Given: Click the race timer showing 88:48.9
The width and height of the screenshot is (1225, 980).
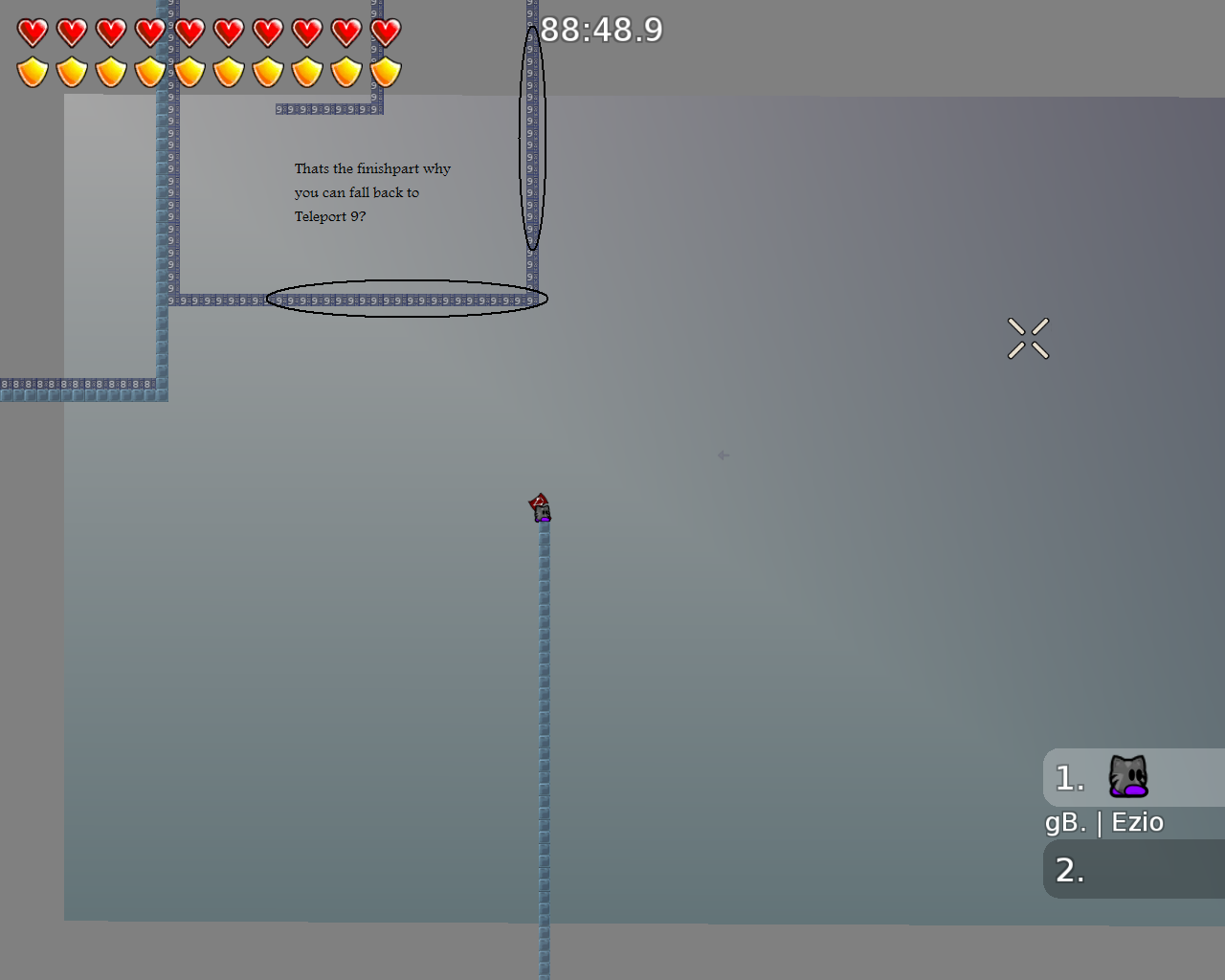Looking at the screenshot, I should [601, 31].
